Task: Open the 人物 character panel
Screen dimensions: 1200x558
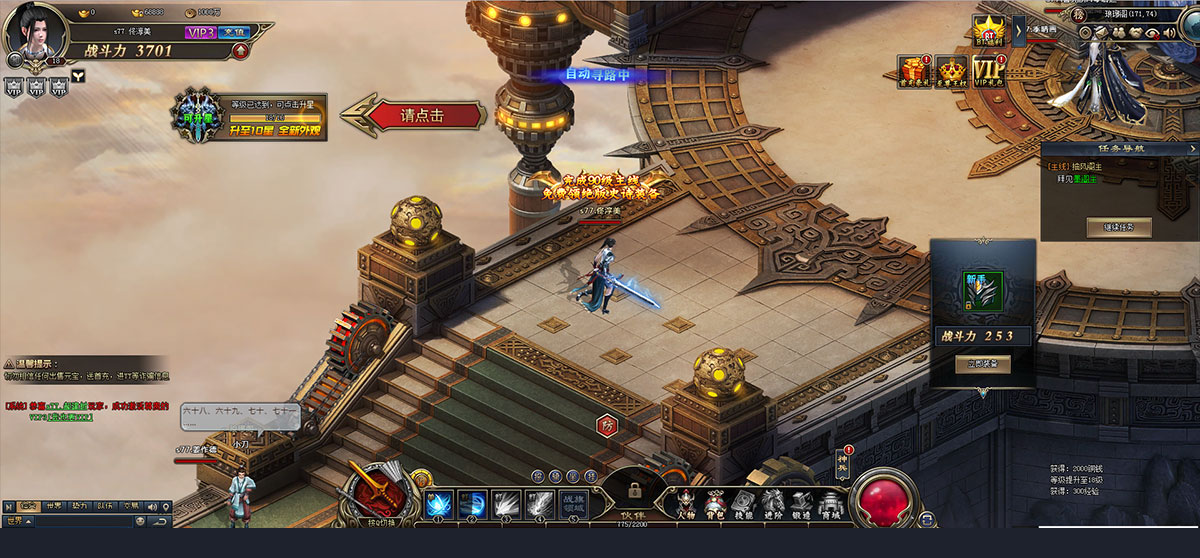Action: [x=686, y=502]
